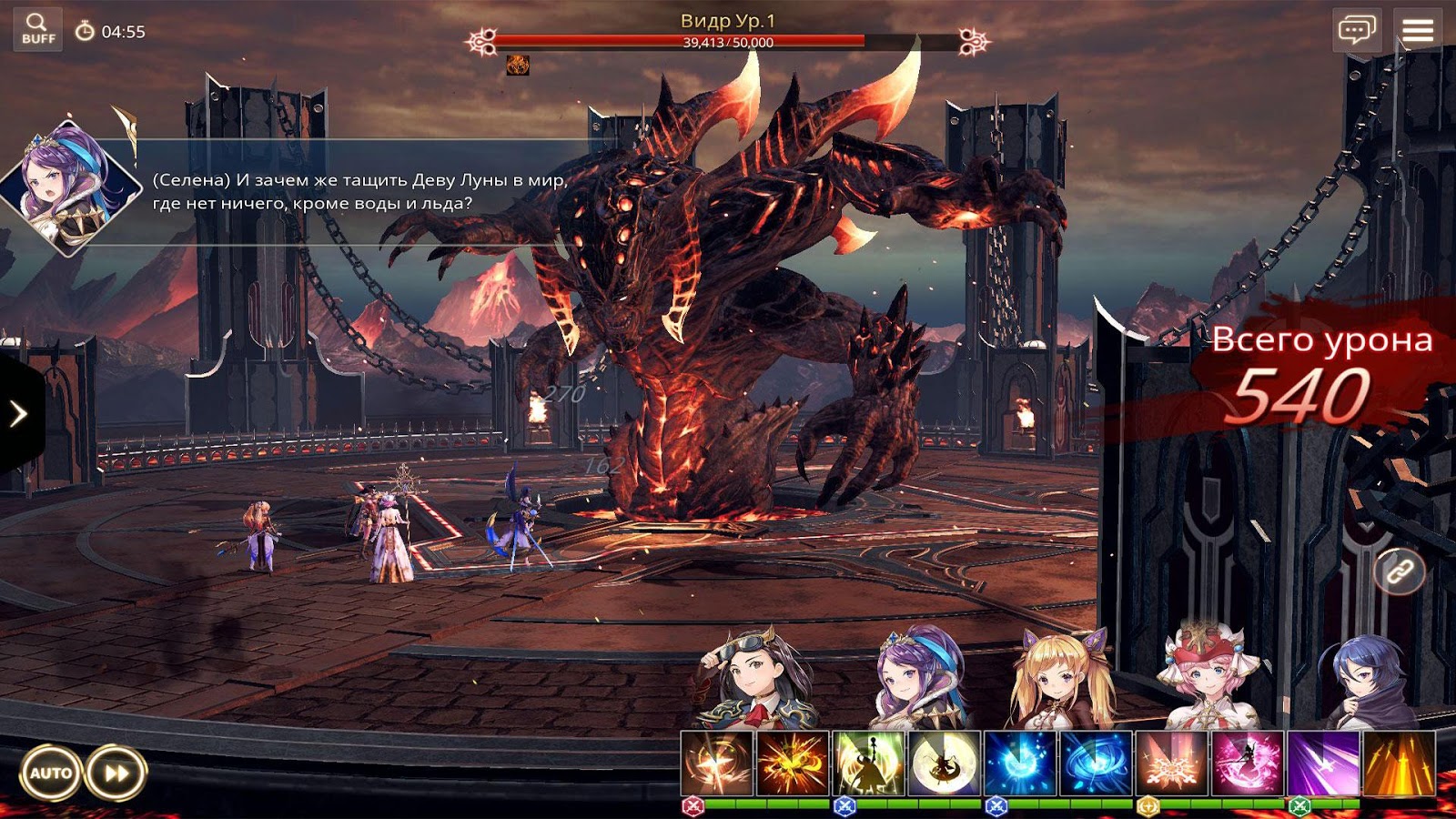Use the fiery explosion skill
Viewport: 1456px width, 819px height.
pos(793,763)
